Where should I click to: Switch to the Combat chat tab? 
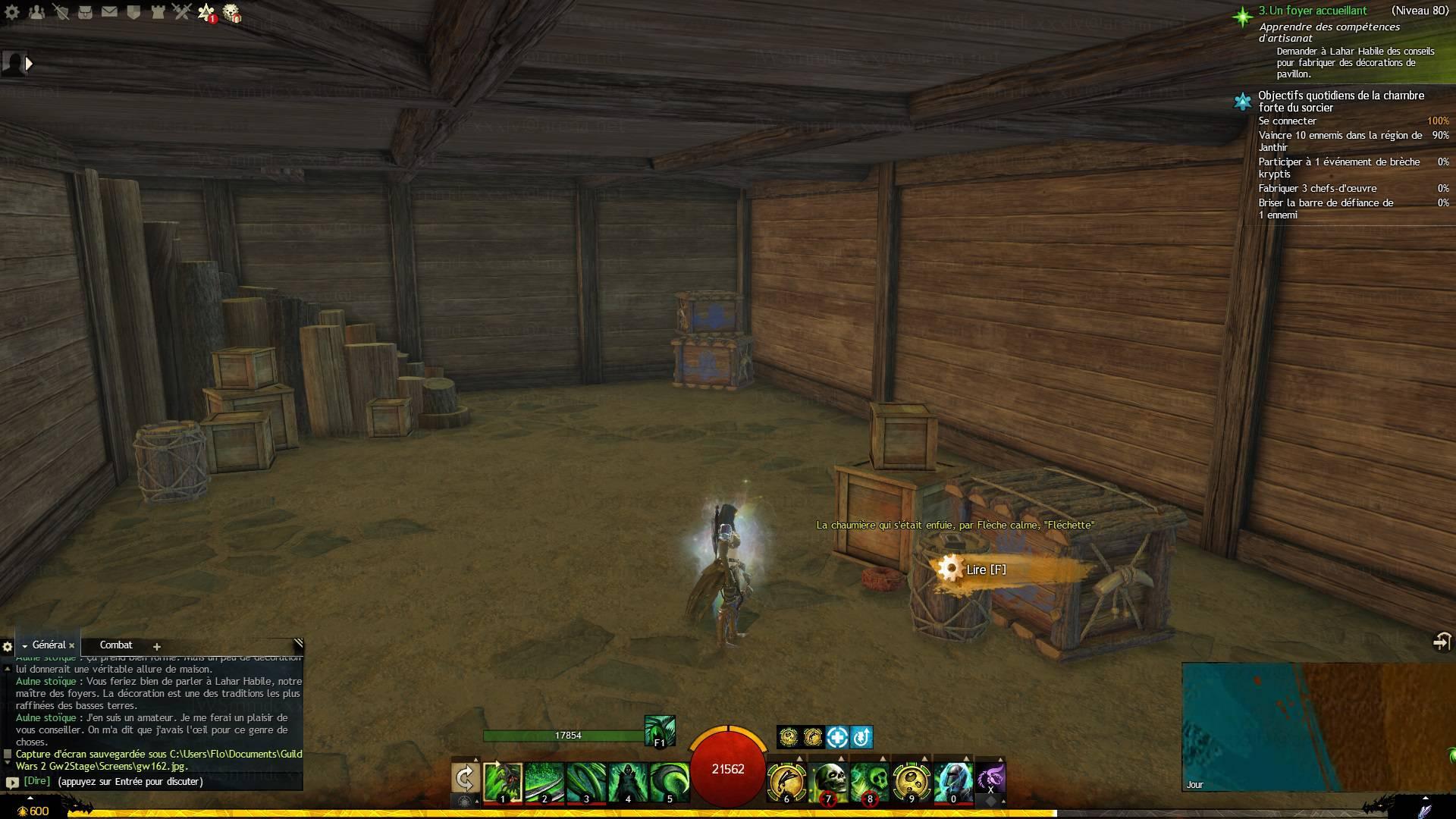click(116, 645)
